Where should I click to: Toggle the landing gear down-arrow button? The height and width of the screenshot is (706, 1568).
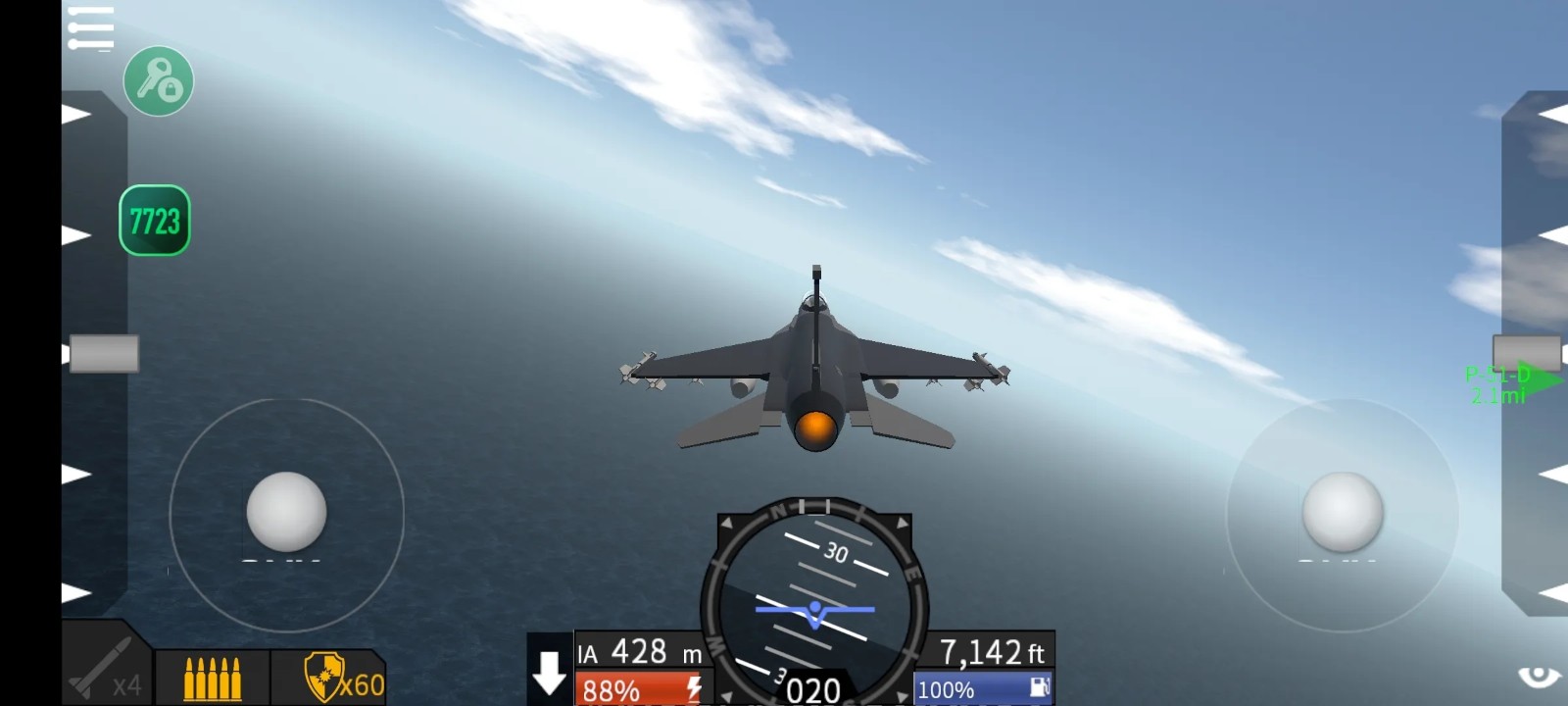(549, 672)
